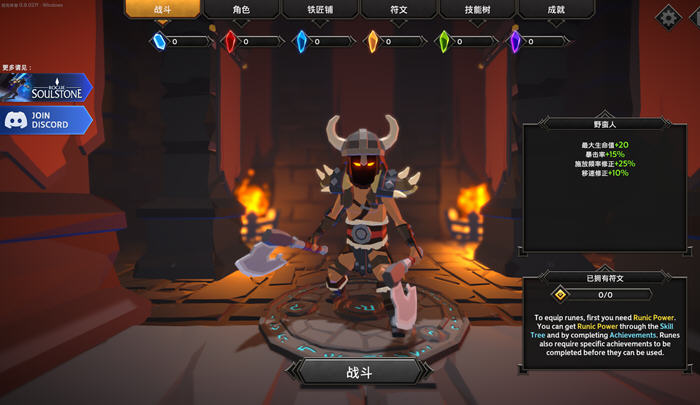This screenshot has width=700, height=405.
Task: Start the run with the 战斗 button
Action: click(x=357, y=371)
